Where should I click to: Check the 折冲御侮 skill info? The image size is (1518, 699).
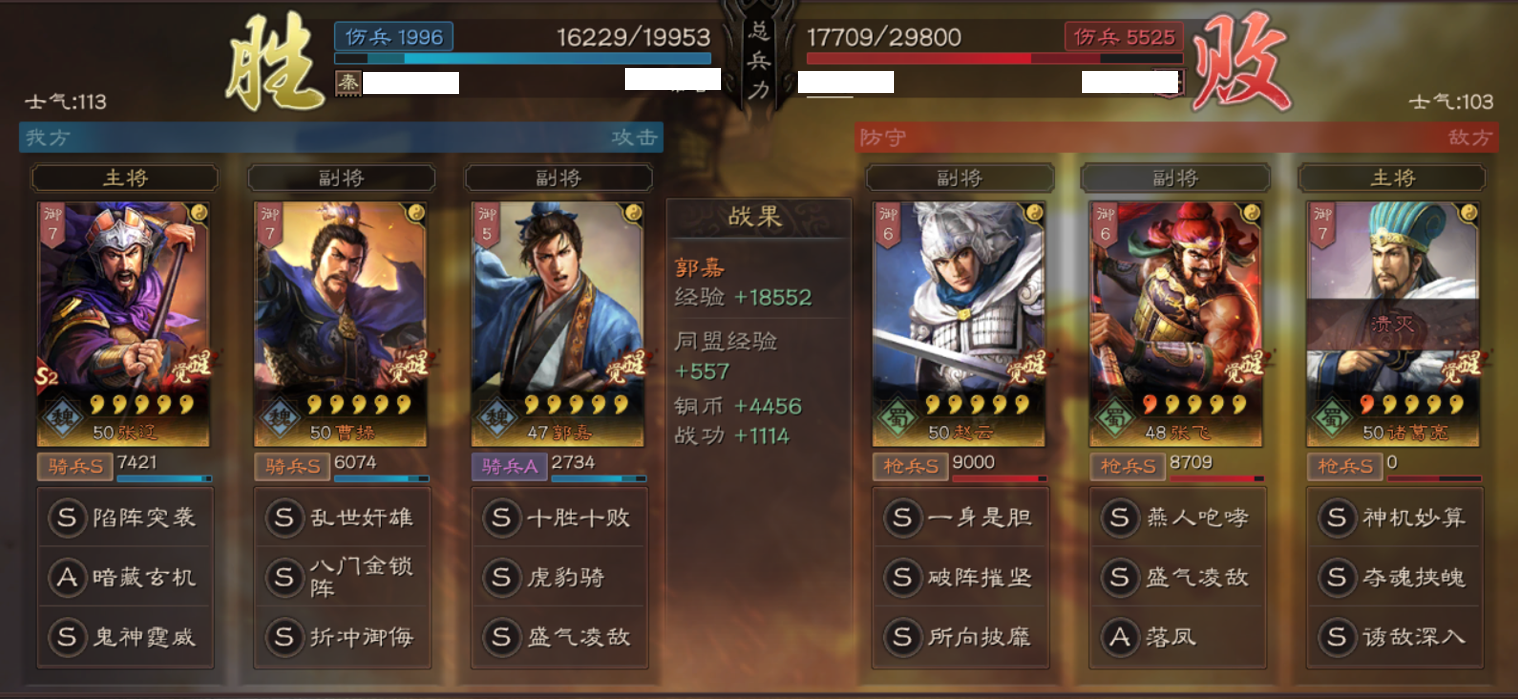click(x=342, y=637)
